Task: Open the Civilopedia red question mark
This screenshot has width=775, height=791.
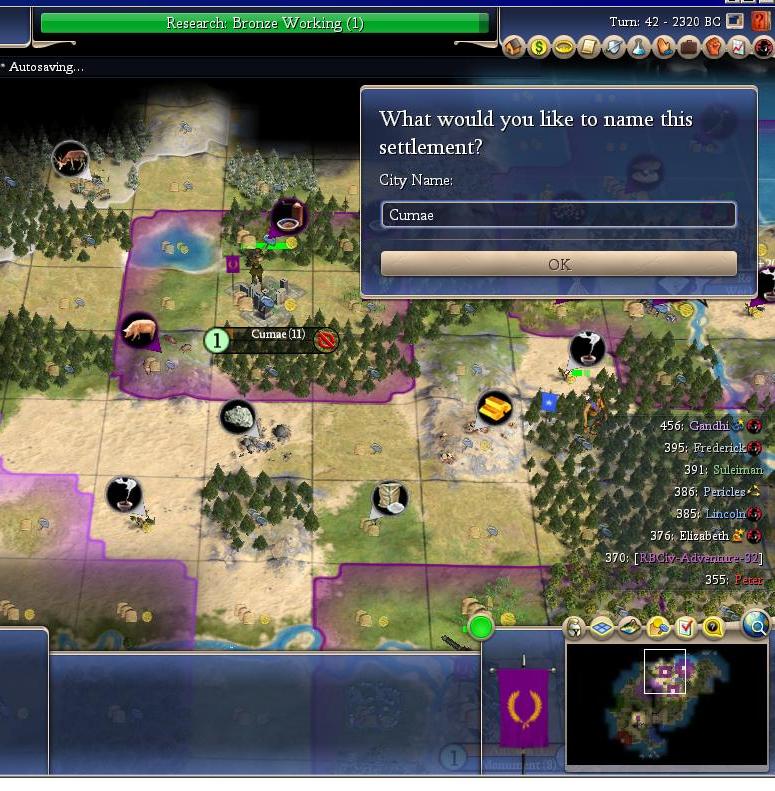Action: pyautogui.click(x=761, y=22)
